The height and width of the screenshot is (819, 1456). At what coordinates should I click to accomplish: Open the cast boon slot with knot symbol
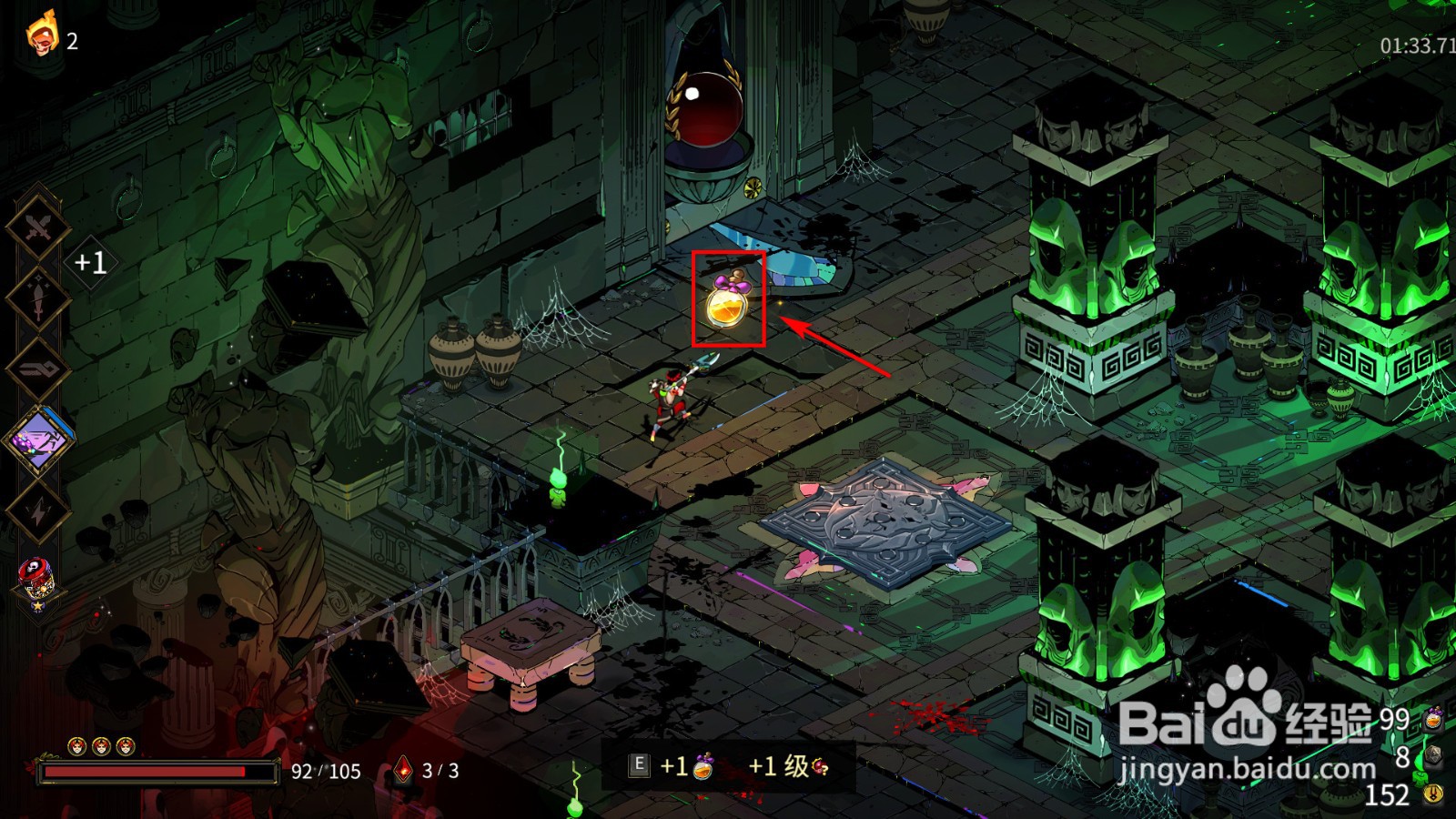[37, 370]
